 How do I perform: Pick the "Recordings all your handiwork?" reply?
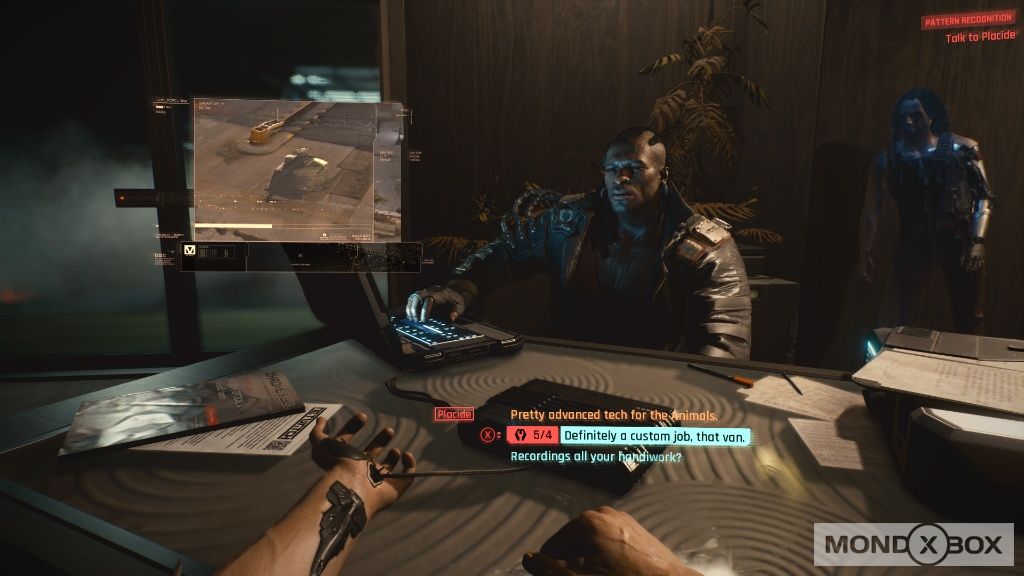tap(596, 456)
